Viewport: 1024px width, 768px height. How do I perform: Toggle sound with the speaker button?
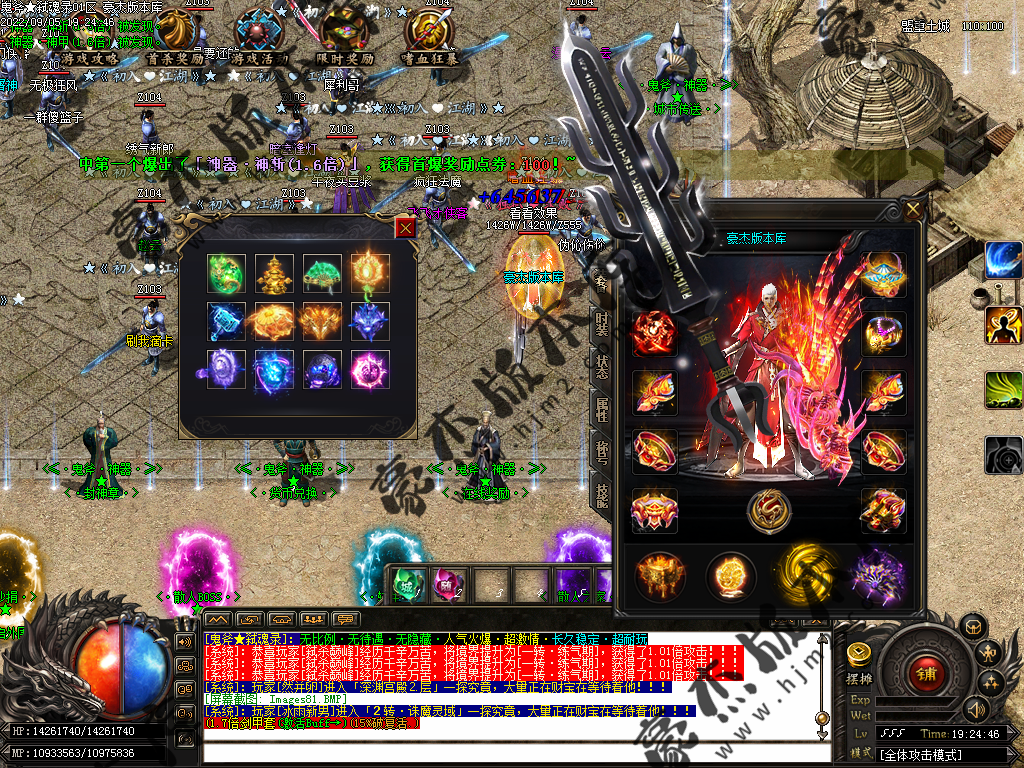(976, 709)
